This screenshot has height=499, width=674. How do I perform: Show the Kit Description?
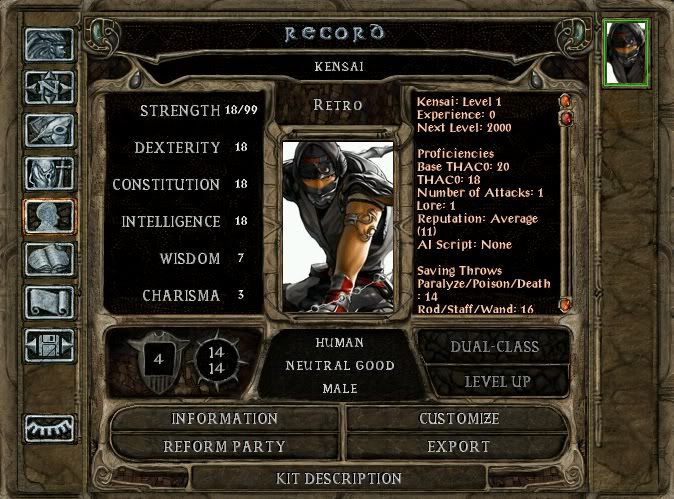339,478
